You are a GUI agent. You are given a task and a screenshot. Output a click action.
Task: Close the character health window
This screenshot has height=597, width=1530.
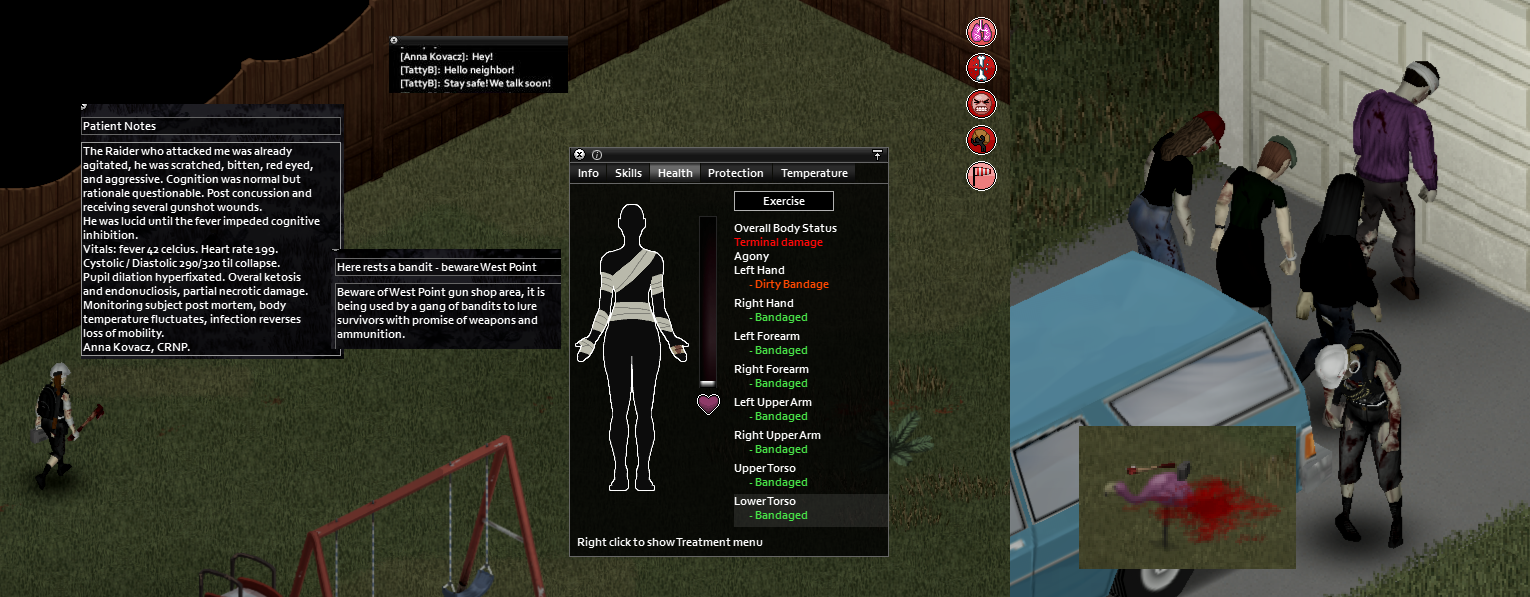pos(579,155)
